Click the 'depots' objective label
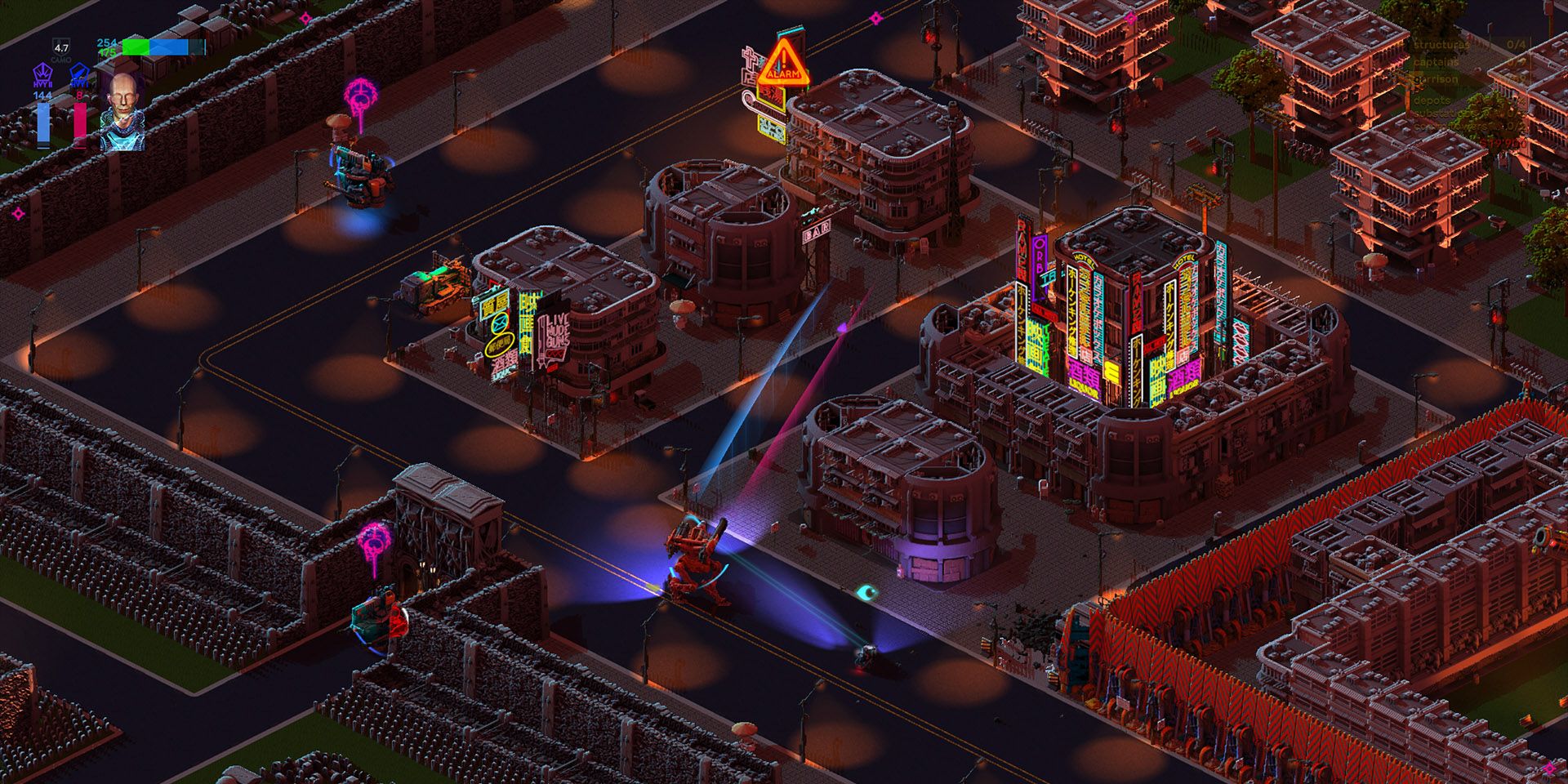The width and height of the screenshot is (1568, 784). (1432, 100)
